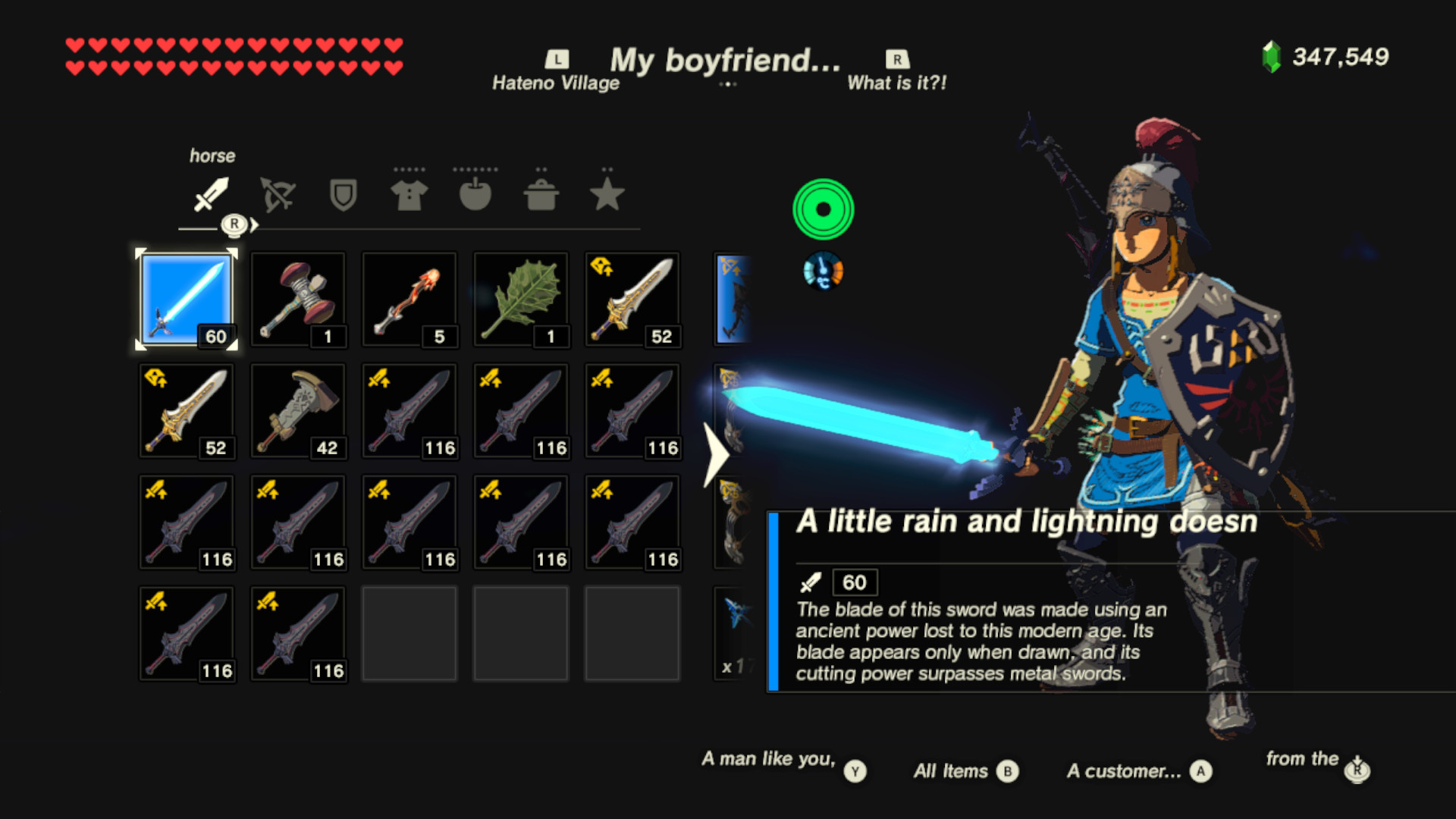Open the cooked food pot category

(x=541, y=193)
